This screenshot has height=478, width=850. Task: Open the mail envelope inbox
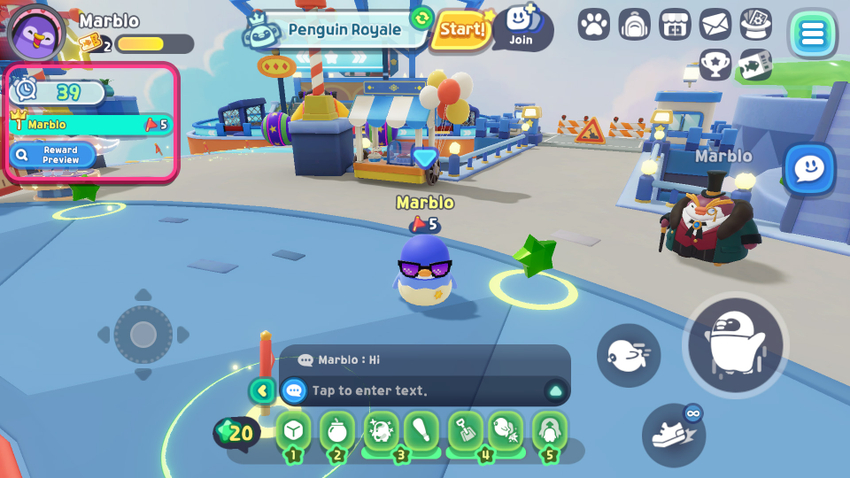tap(715, 24)
